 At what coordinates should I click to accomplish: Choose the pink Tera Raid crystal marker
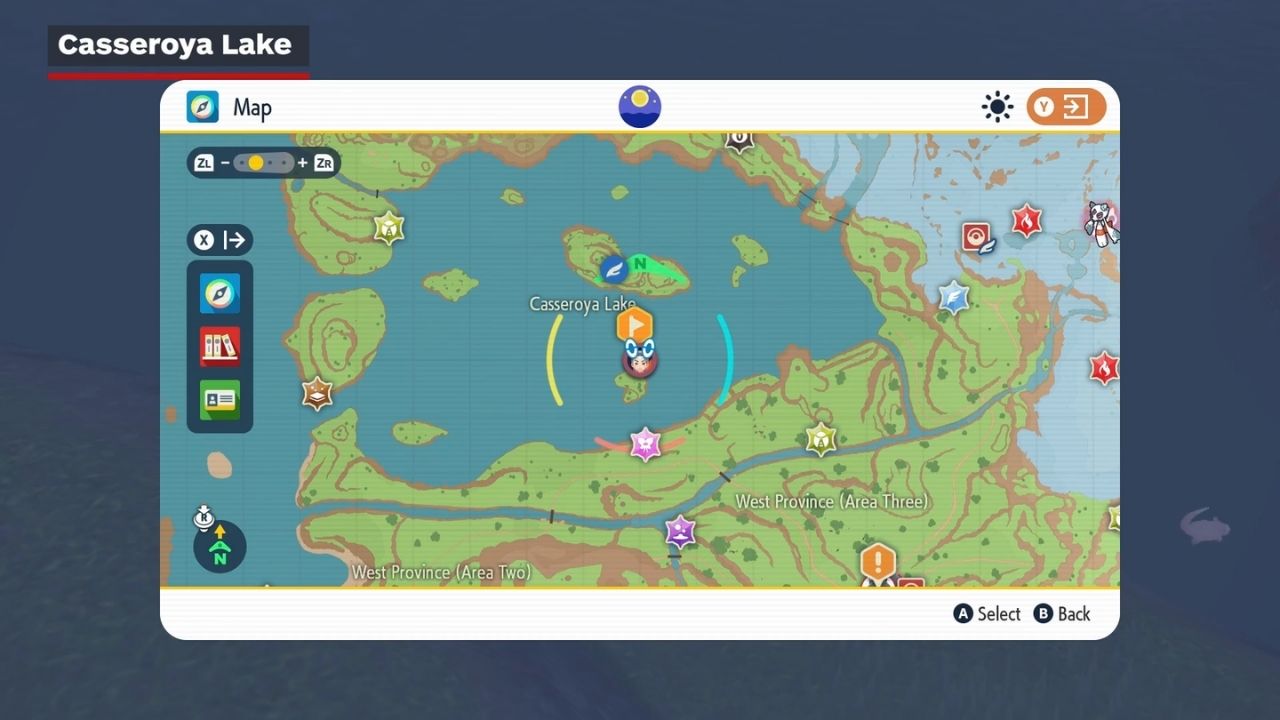pyautogui.click(x=645, y=444)
